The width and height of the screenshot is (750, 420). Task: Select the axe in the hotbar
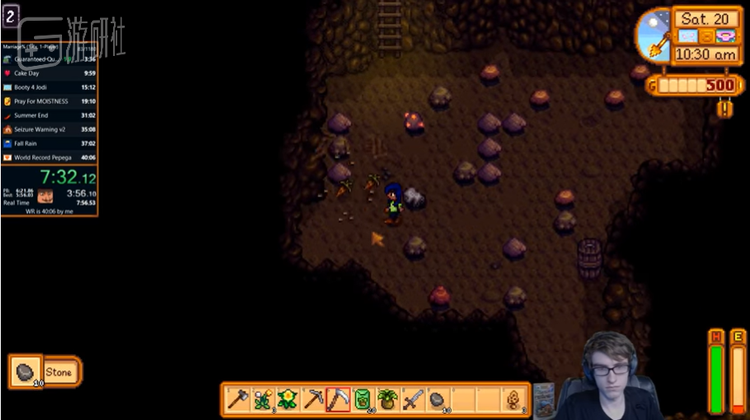point(238,399)
